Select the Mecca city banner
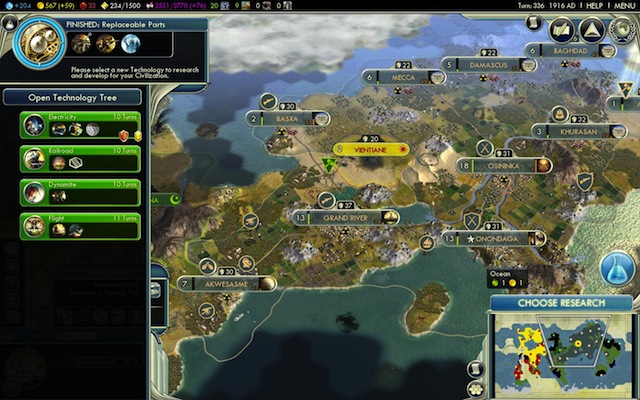This screenshot has height=400, width=640. coord(404,76)
